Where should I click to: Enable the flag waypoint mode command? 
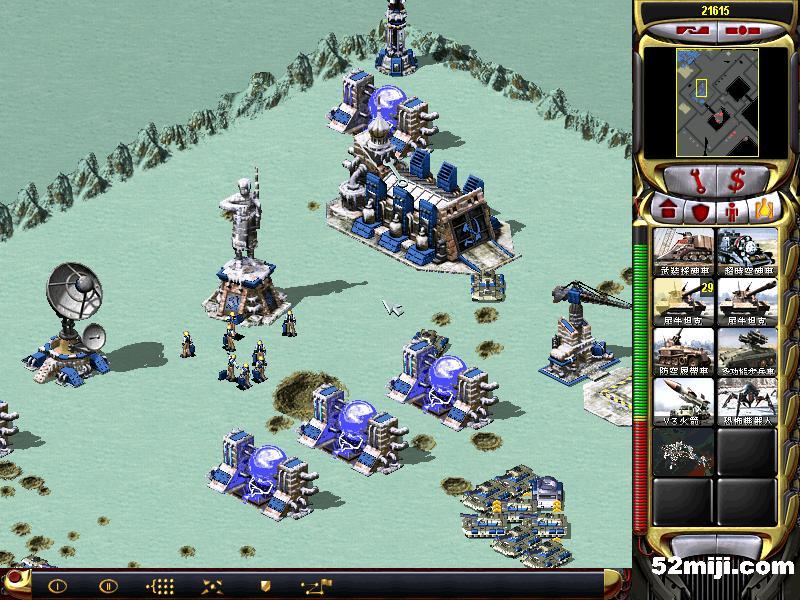317,585
